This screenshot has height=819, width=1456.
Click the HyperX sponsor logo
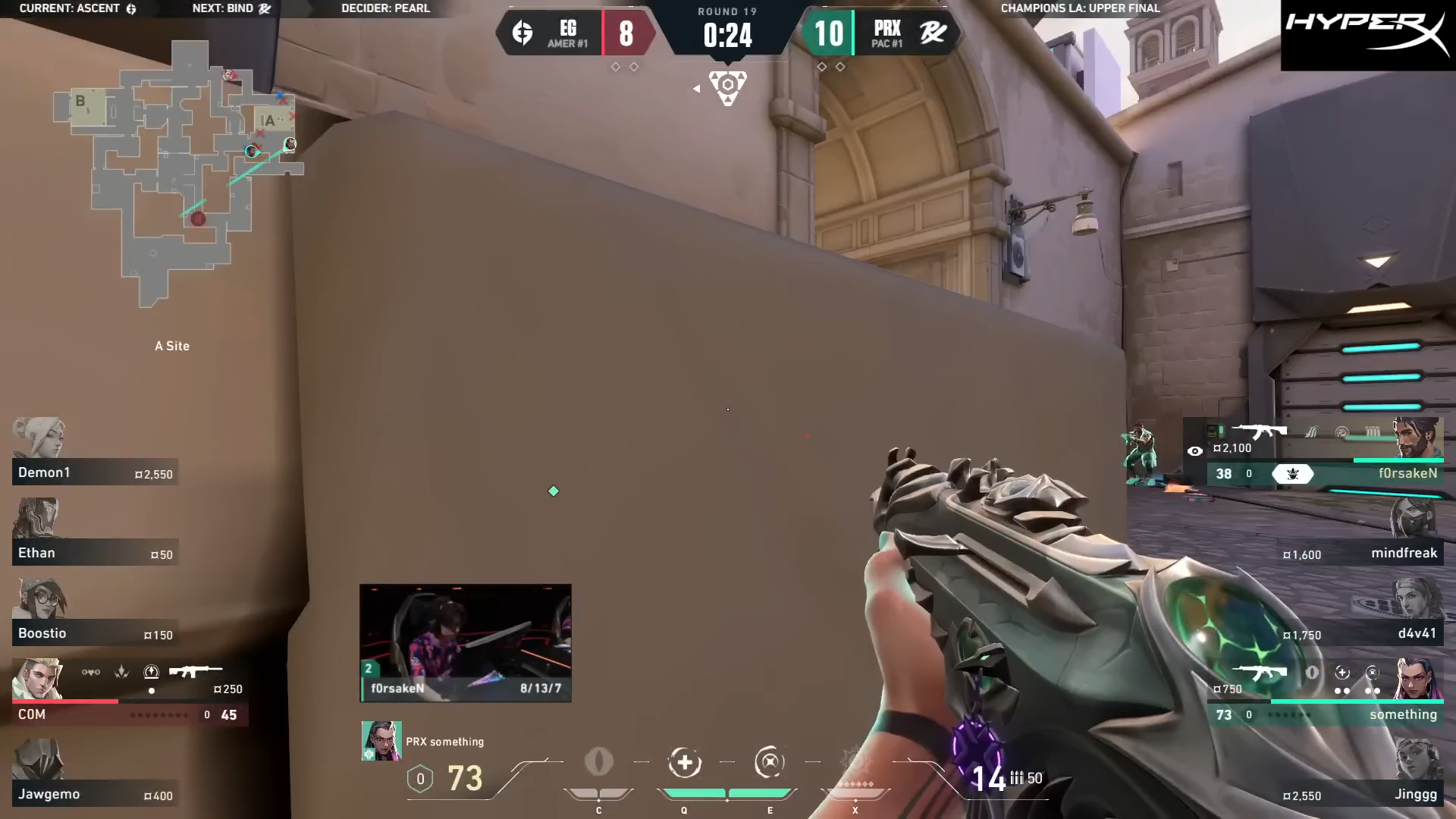(x=1367, y=35)
